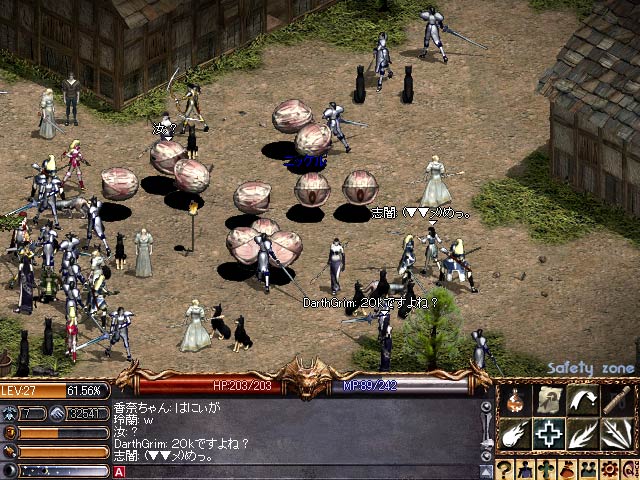The width and height of the screenshot is (640, 480).
Task: Click the chat input line
Action: click(x=300, y=471)
